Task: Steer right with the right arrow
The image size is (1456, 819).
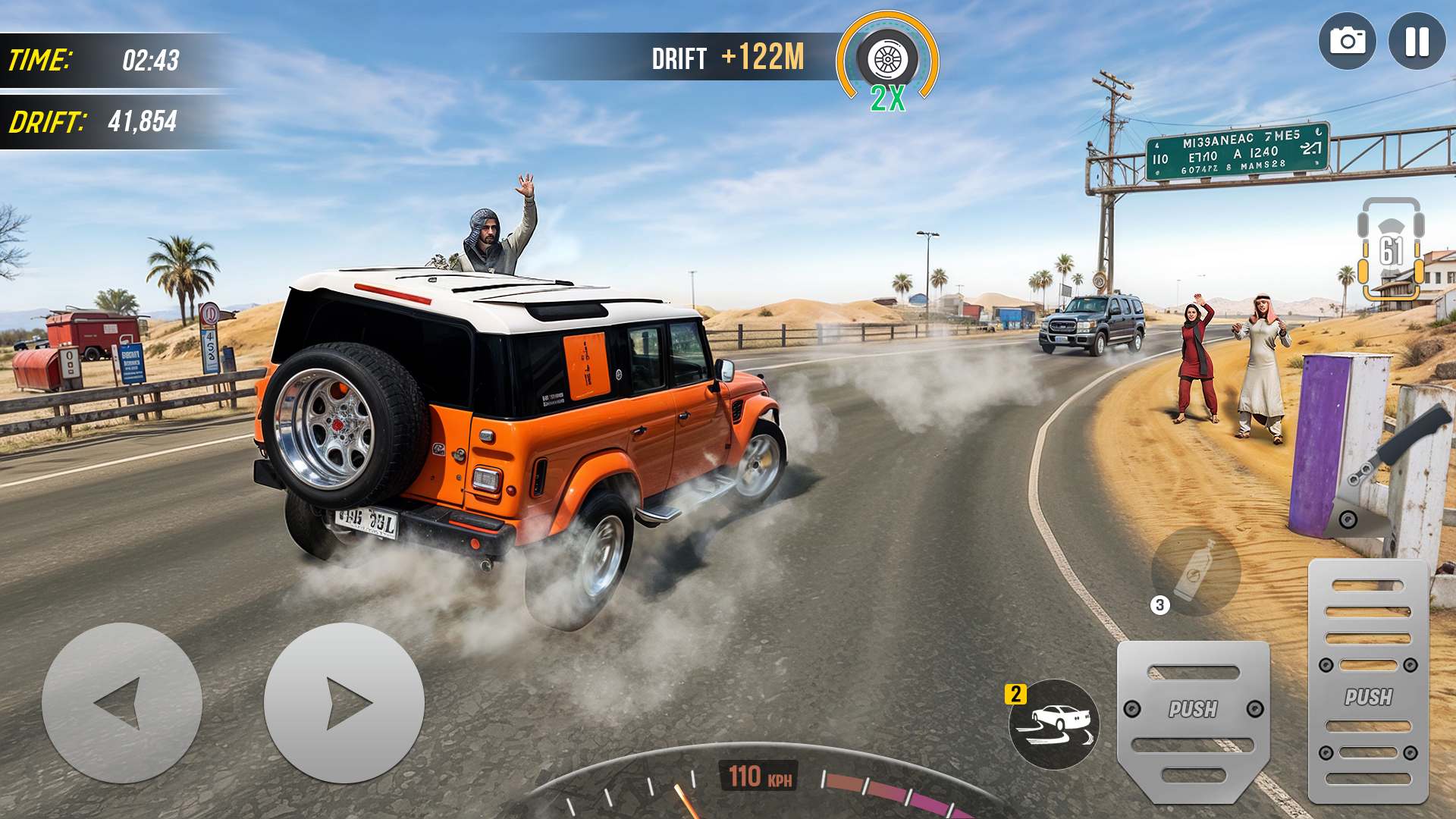Action: [x=344, y=703]
